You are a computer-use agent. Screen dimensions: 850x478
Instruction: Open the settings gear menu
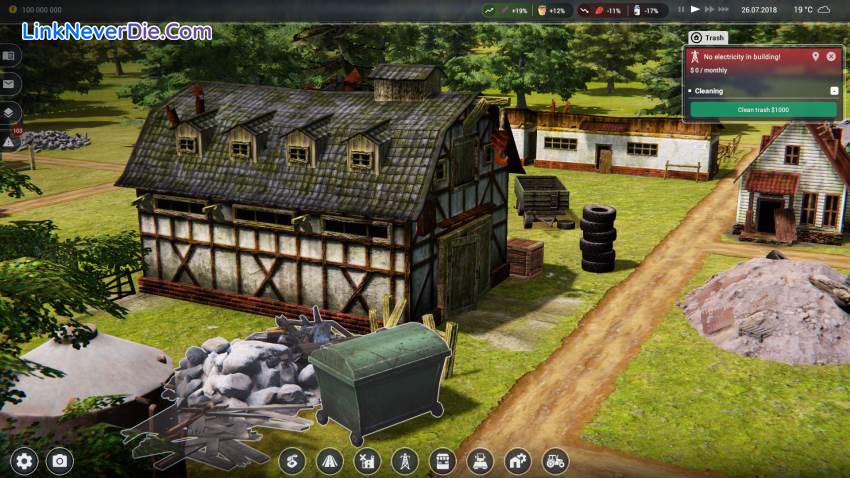24,461
